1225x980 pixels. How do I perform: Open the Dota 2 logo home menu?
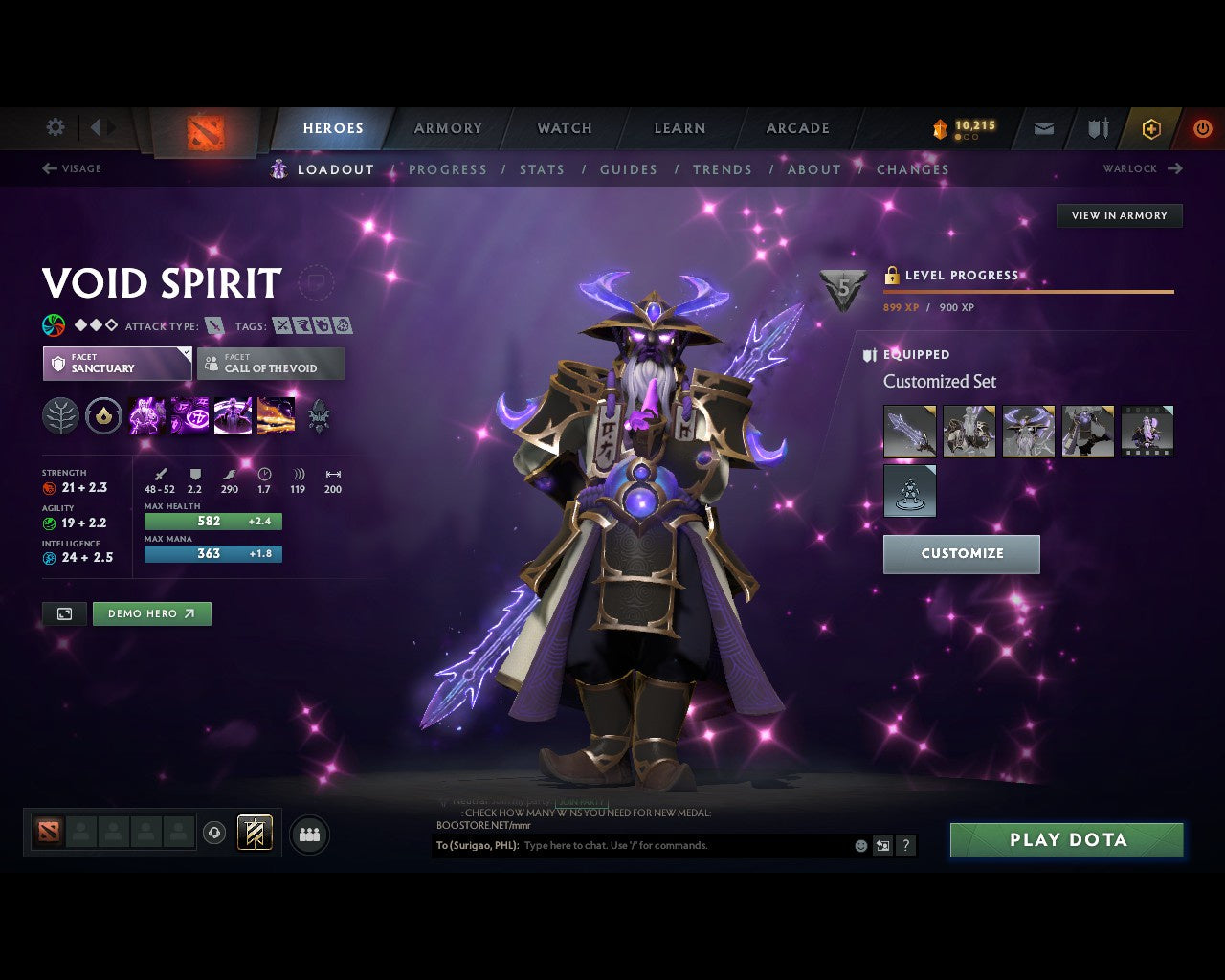[203, 131]
